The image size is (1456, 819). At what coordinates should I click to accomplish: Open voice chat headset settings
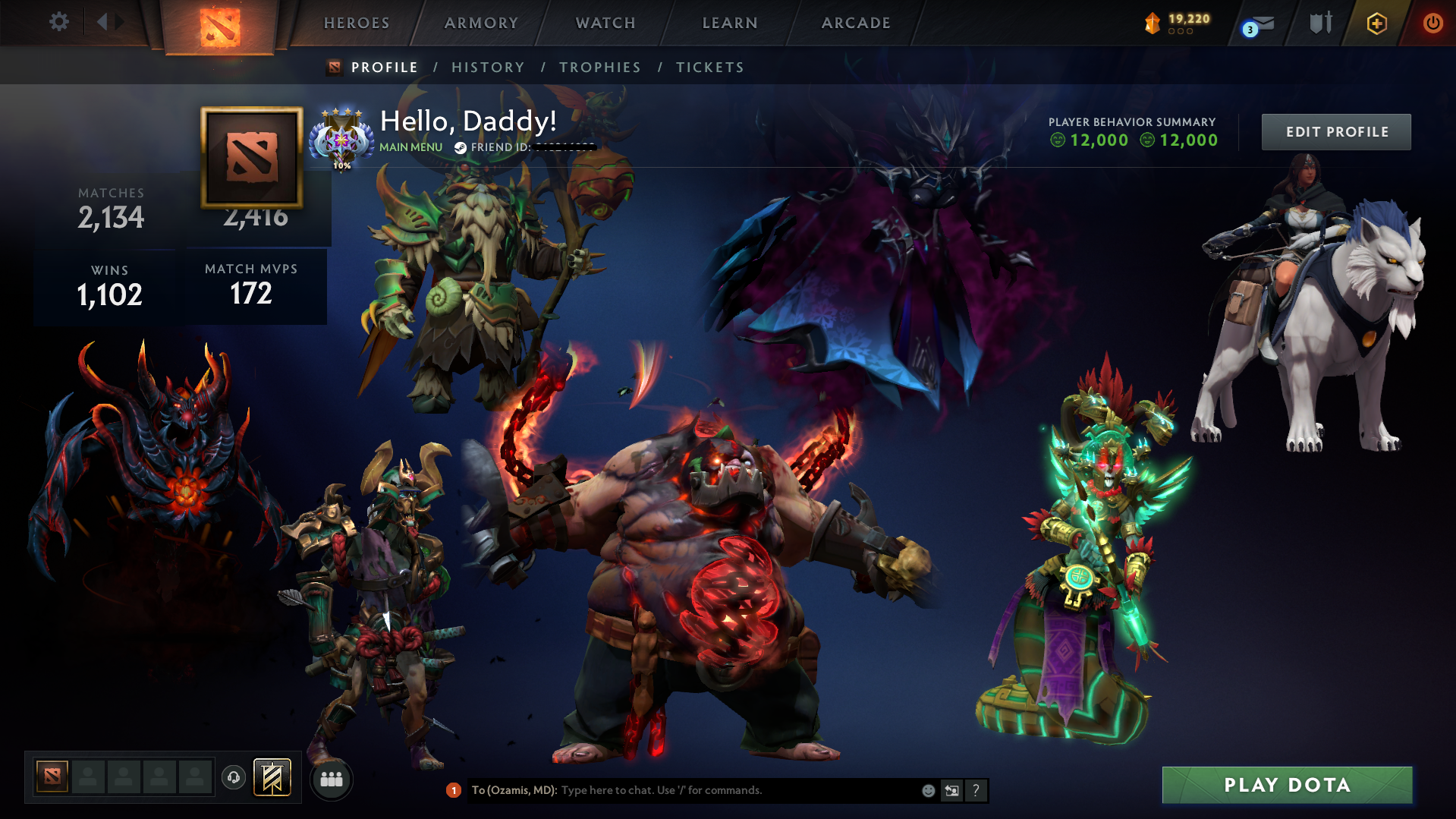233,778
